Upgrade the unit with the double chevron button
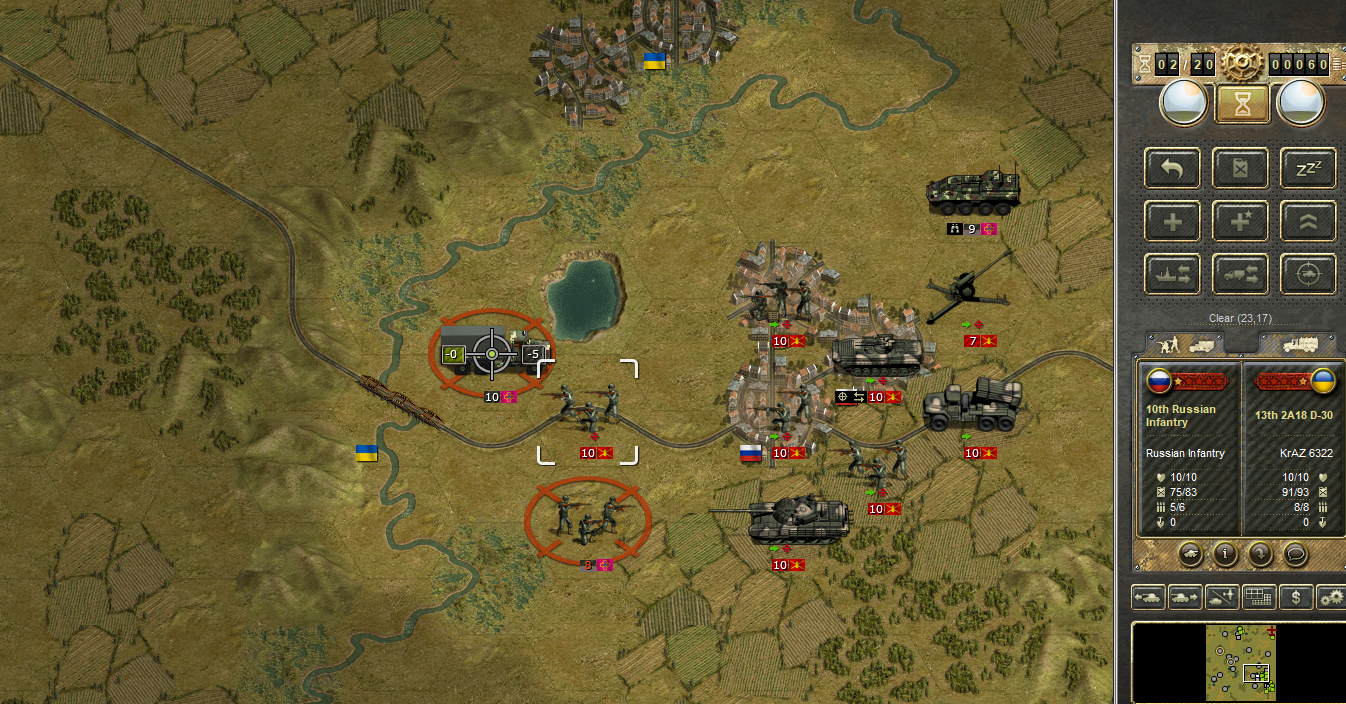The height and width of the screenshot is (704, 1346). [1308, 221]
